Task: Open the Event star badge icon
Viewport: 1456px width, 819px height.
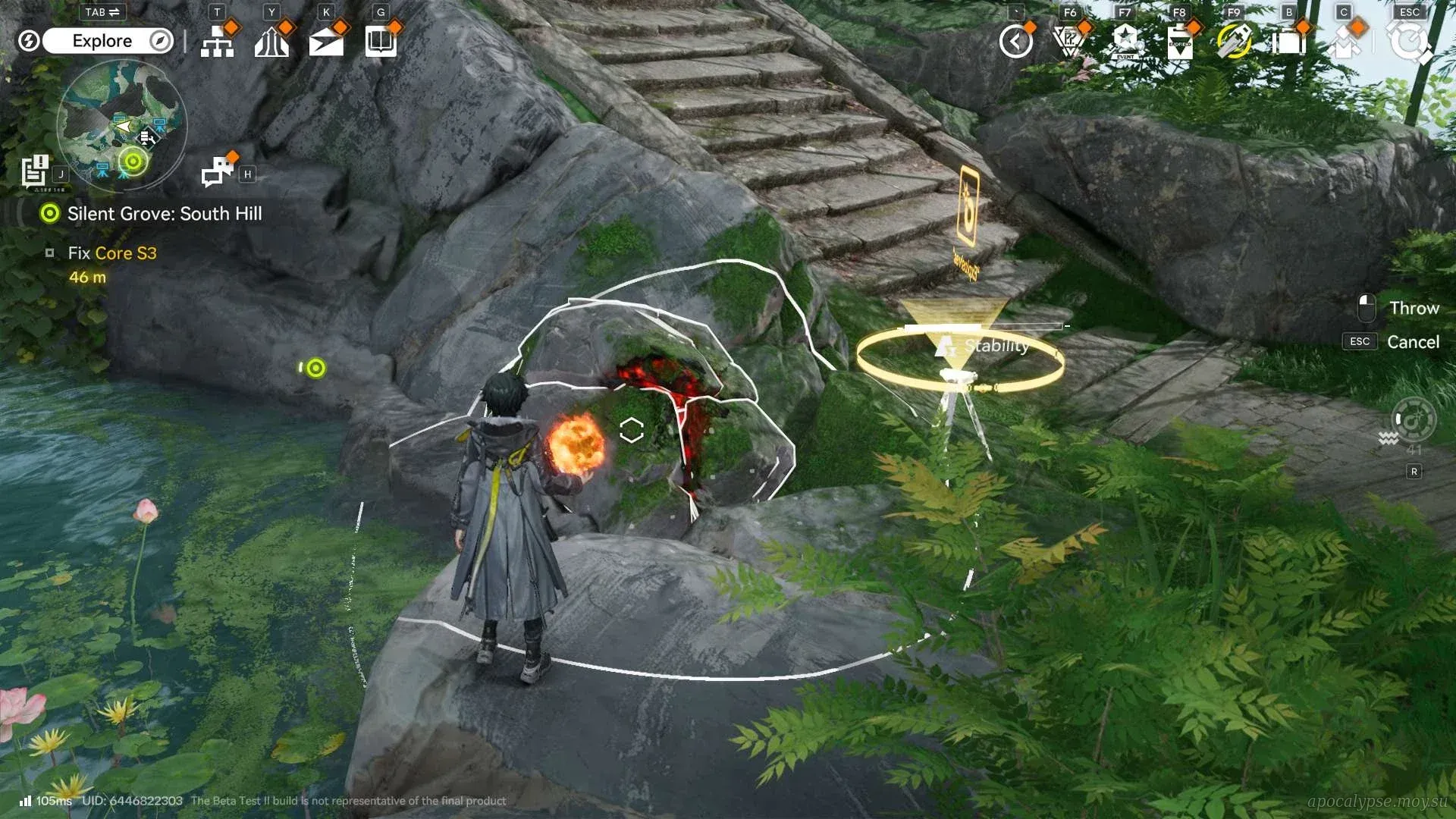Action: pos(1125,42)
